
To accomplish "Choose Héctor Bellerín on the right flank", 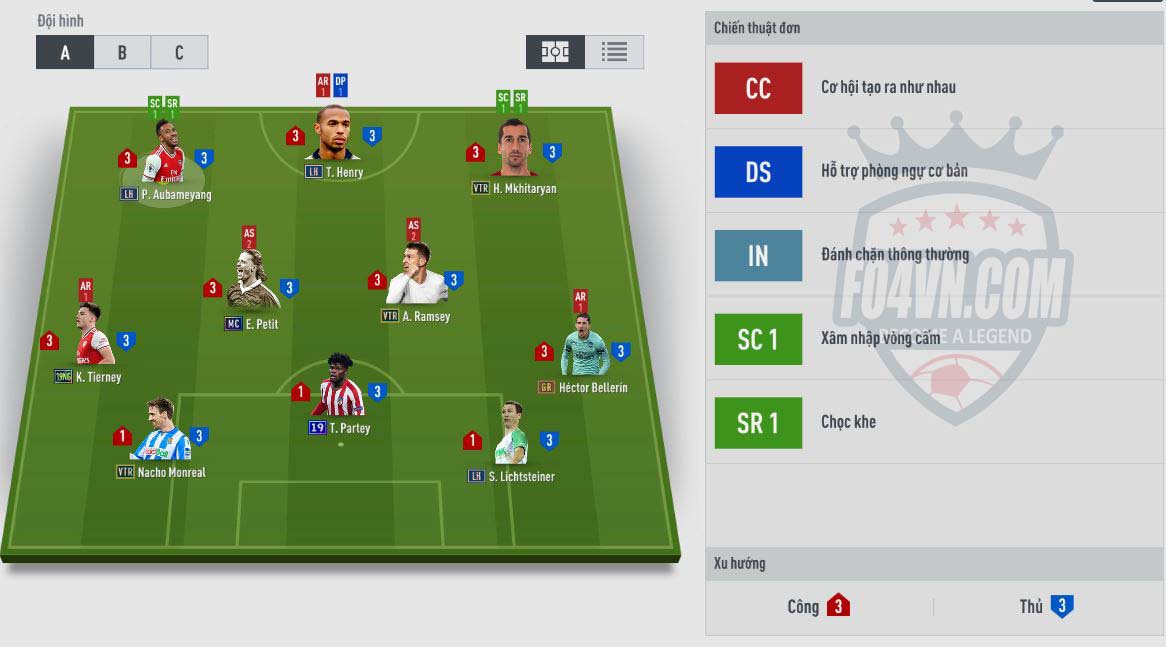I will (x=583, y=350).
